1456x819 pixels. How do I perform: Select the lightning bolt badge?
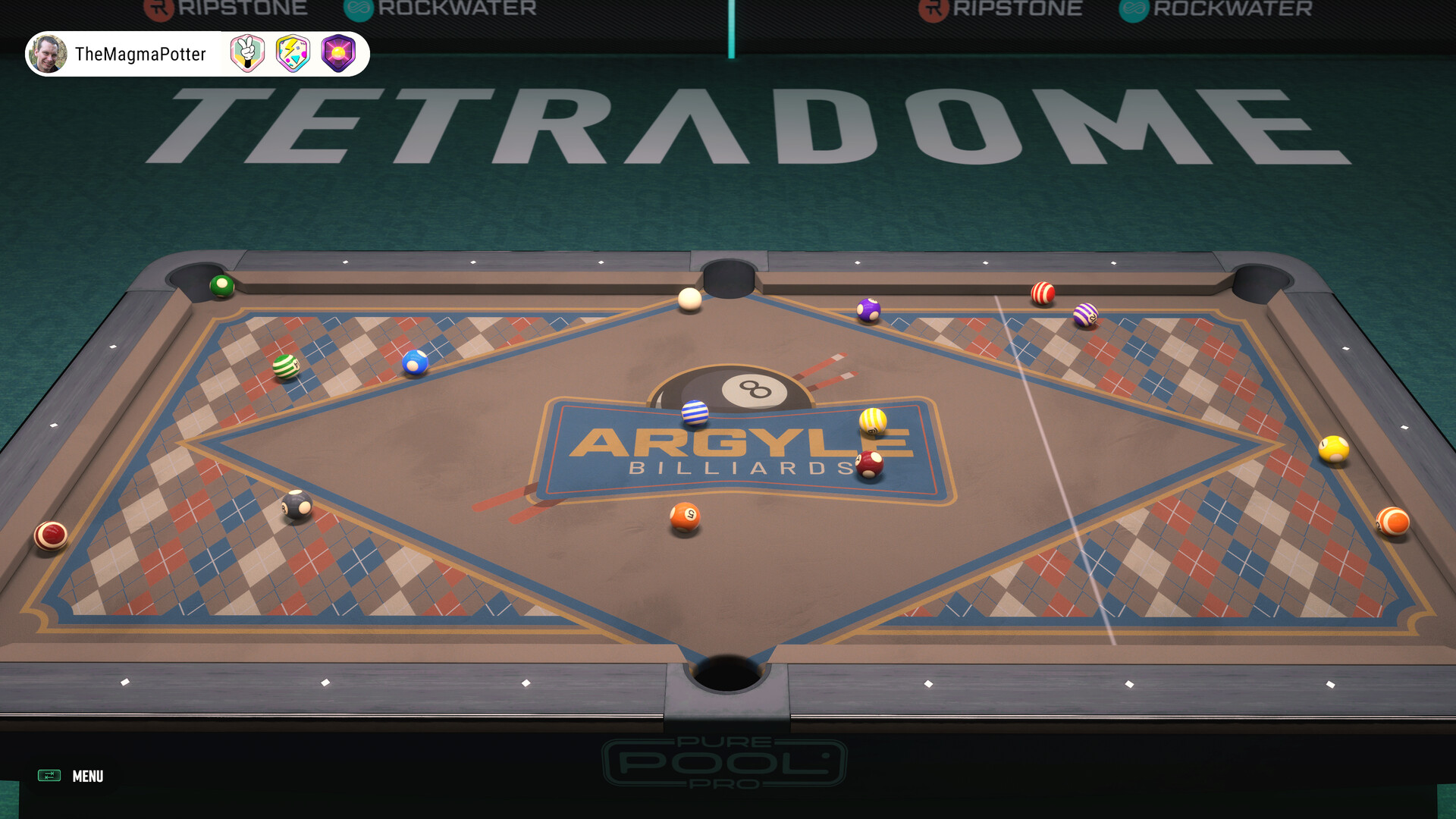pos(293,54)
